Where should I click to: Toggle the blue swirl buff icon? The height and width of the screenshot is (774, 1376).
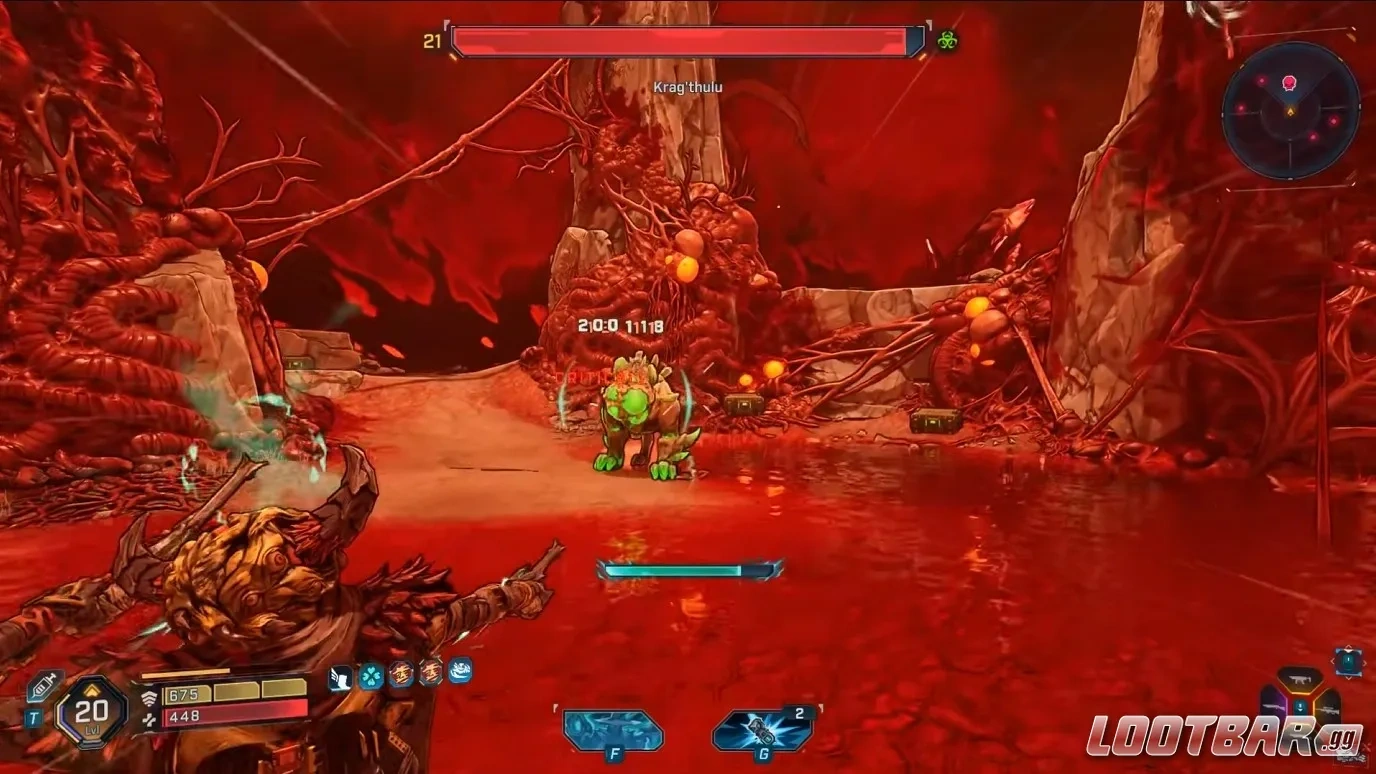(x=458, y=675)
